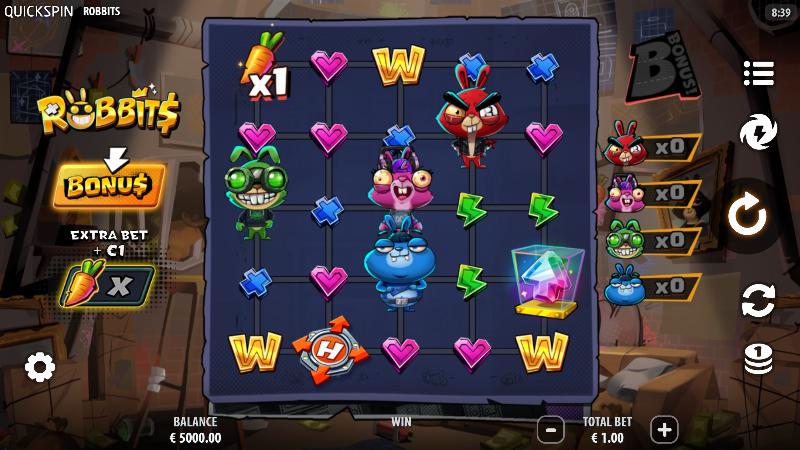
Task: Open the autoplay loop arrows
Action: pos(759,298)
